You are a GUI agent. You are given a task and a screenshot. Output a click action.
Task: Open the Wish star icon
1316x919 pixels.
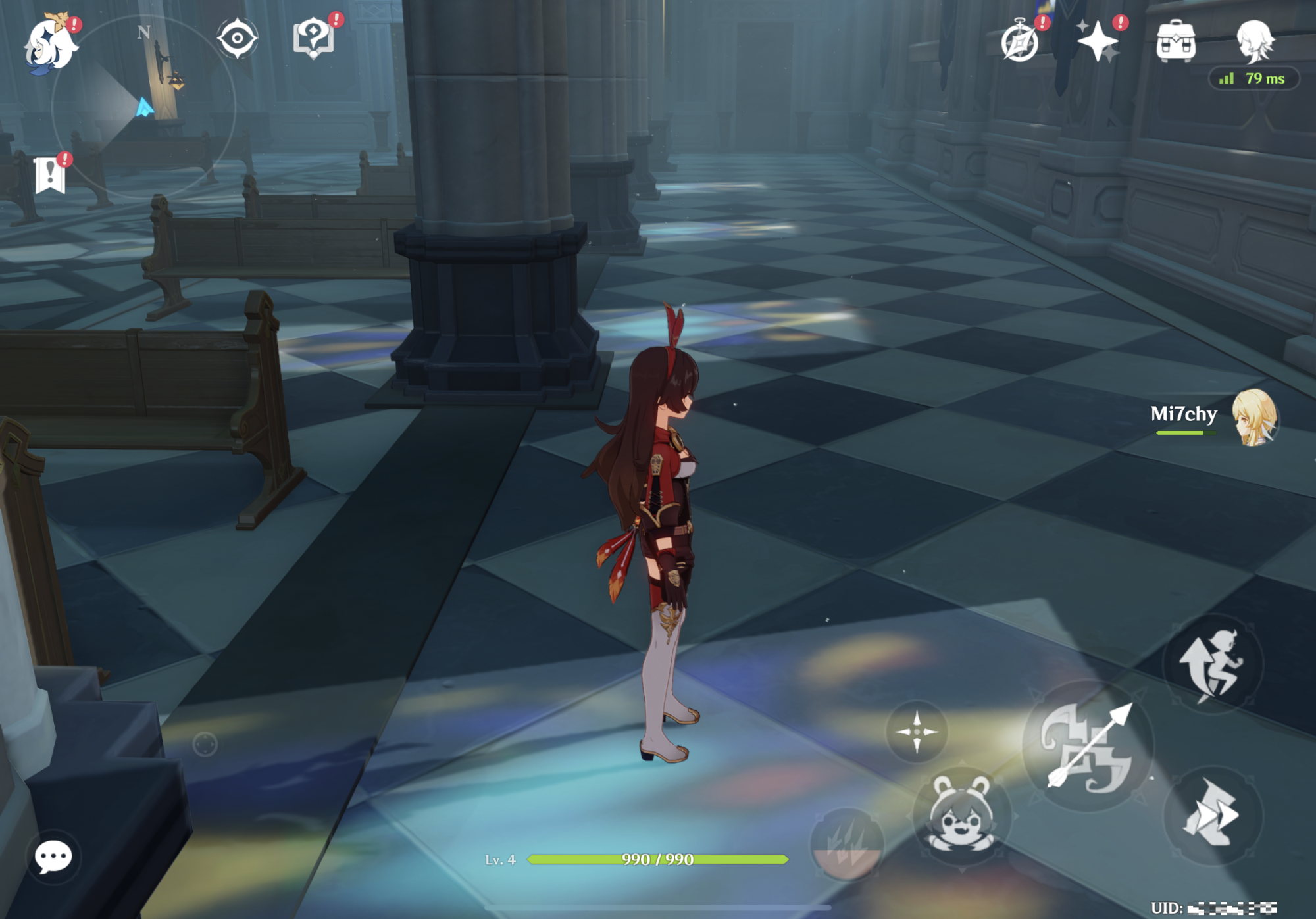click(1098, 41)
